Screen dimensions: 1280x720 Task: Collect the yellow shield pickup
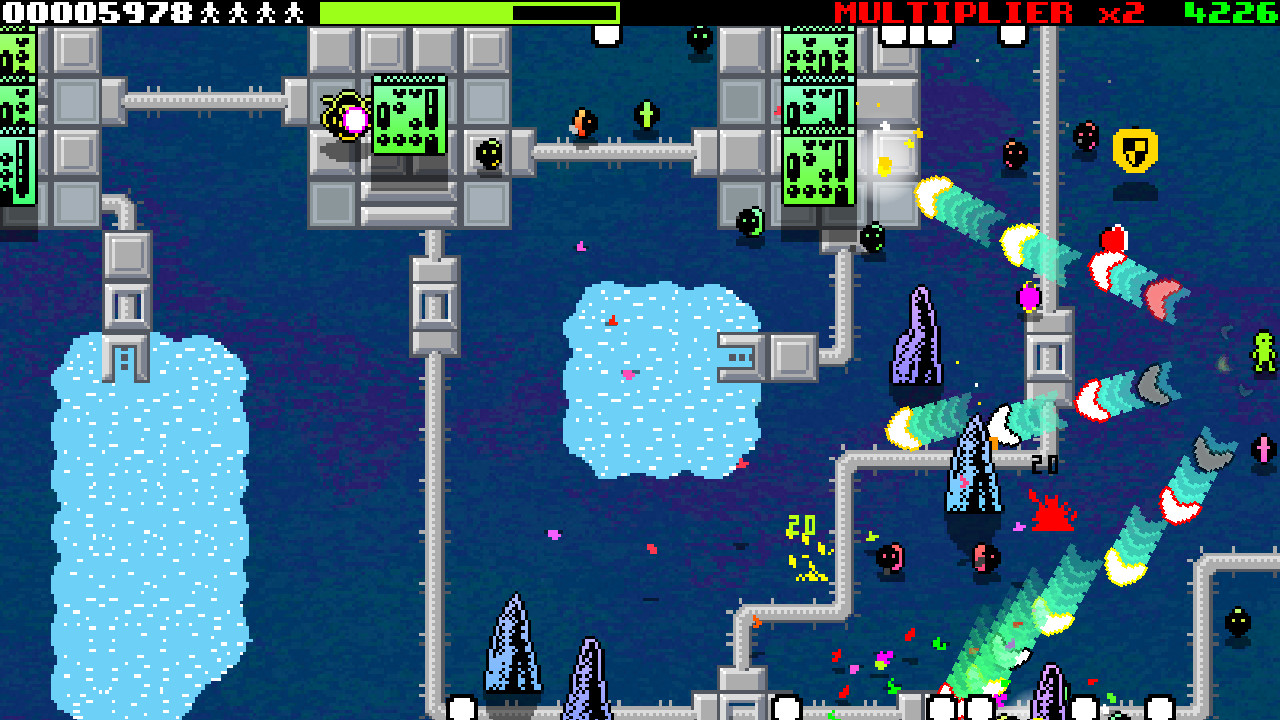pos(1134,151)
